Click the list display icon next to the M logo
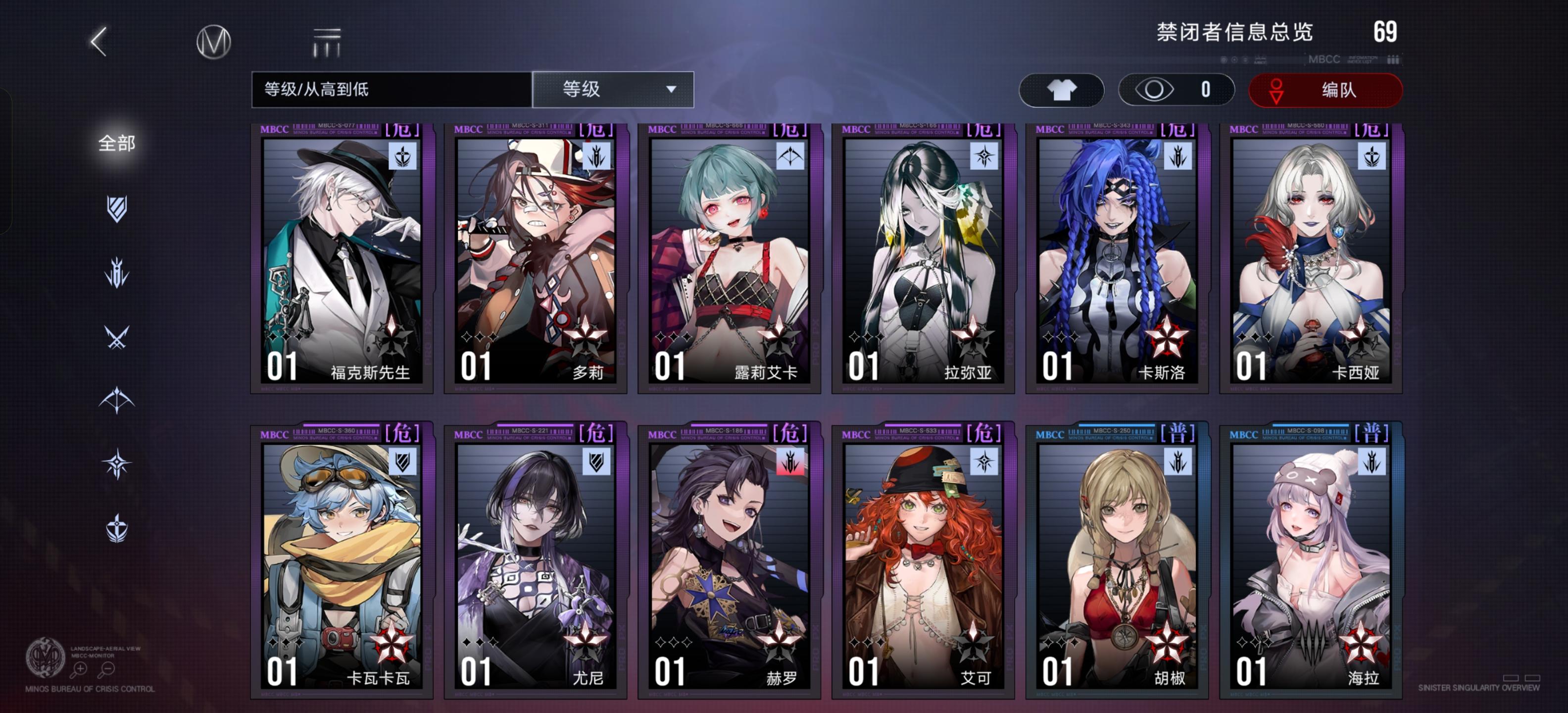 point(326,42)
